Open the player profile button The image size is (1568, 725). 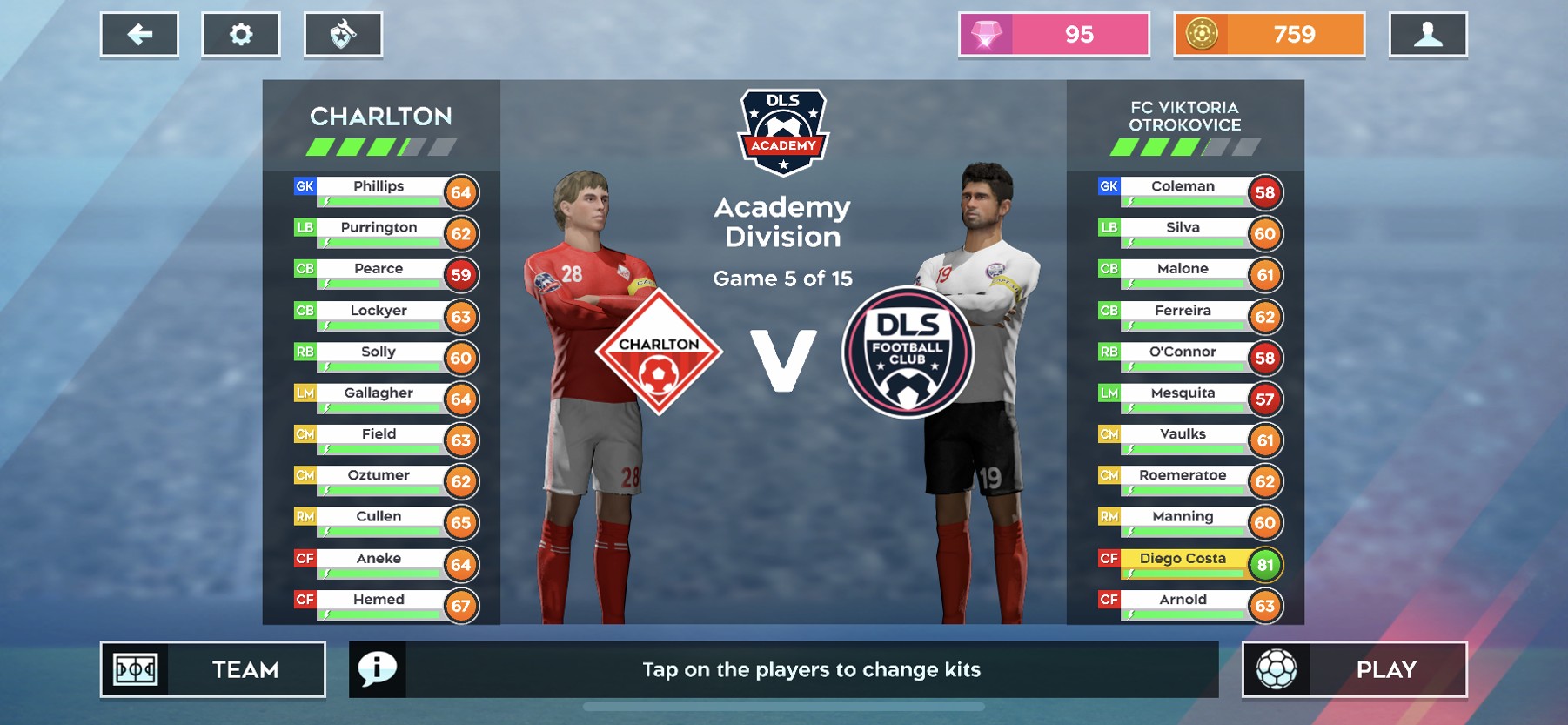[1428, 35]
